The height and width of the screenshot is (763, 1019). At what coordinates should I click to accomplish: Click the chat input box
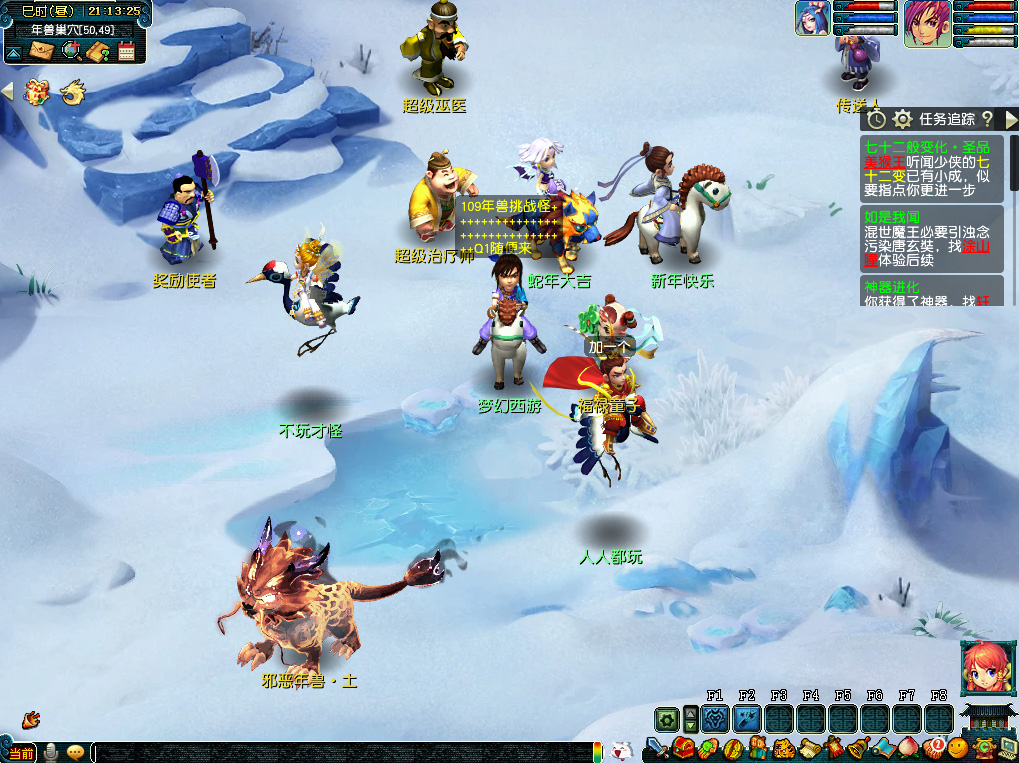(340, 752)
